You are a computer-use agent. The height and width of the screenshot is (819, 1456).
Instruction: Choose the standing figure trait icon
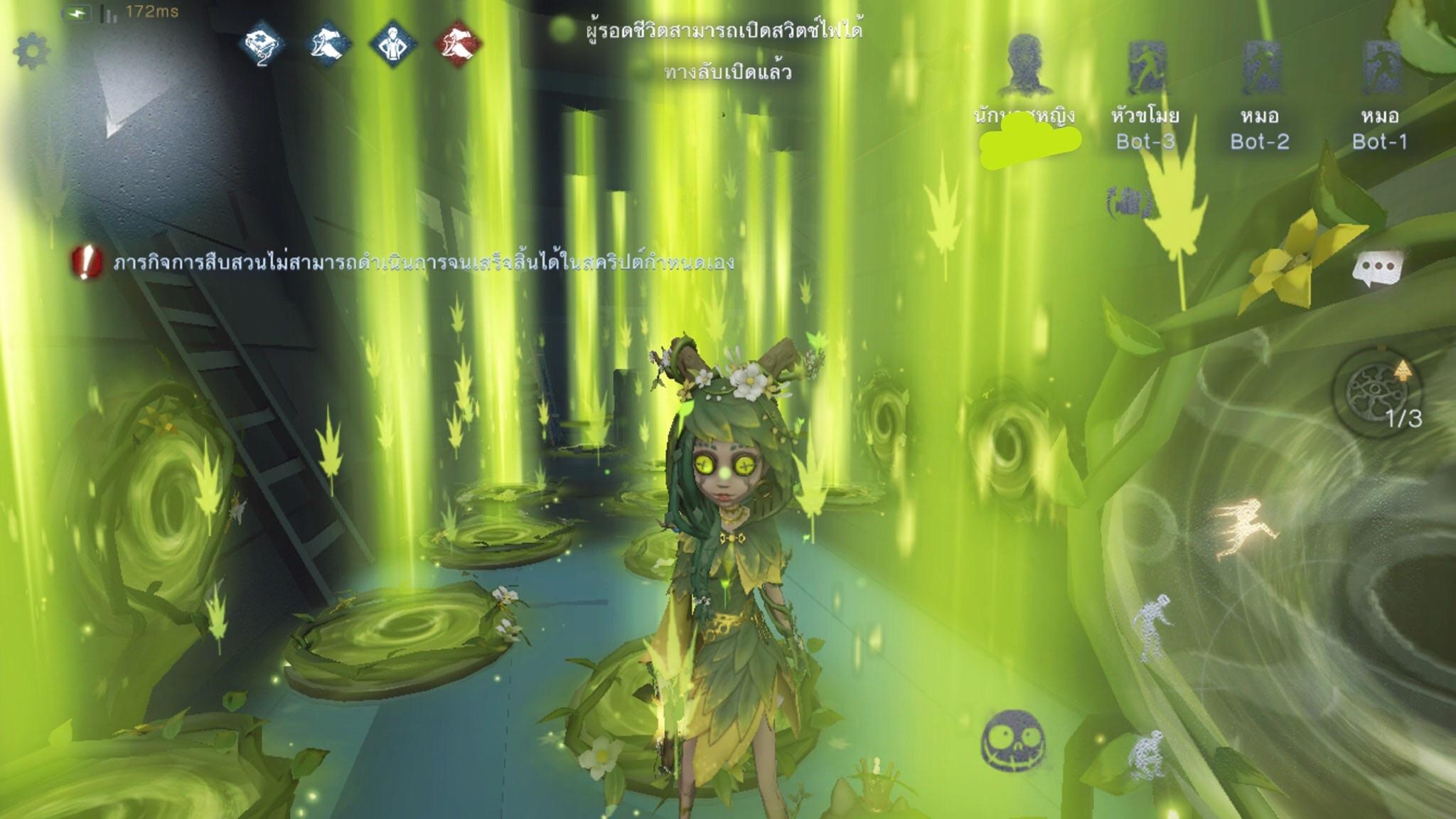point(393,44)
